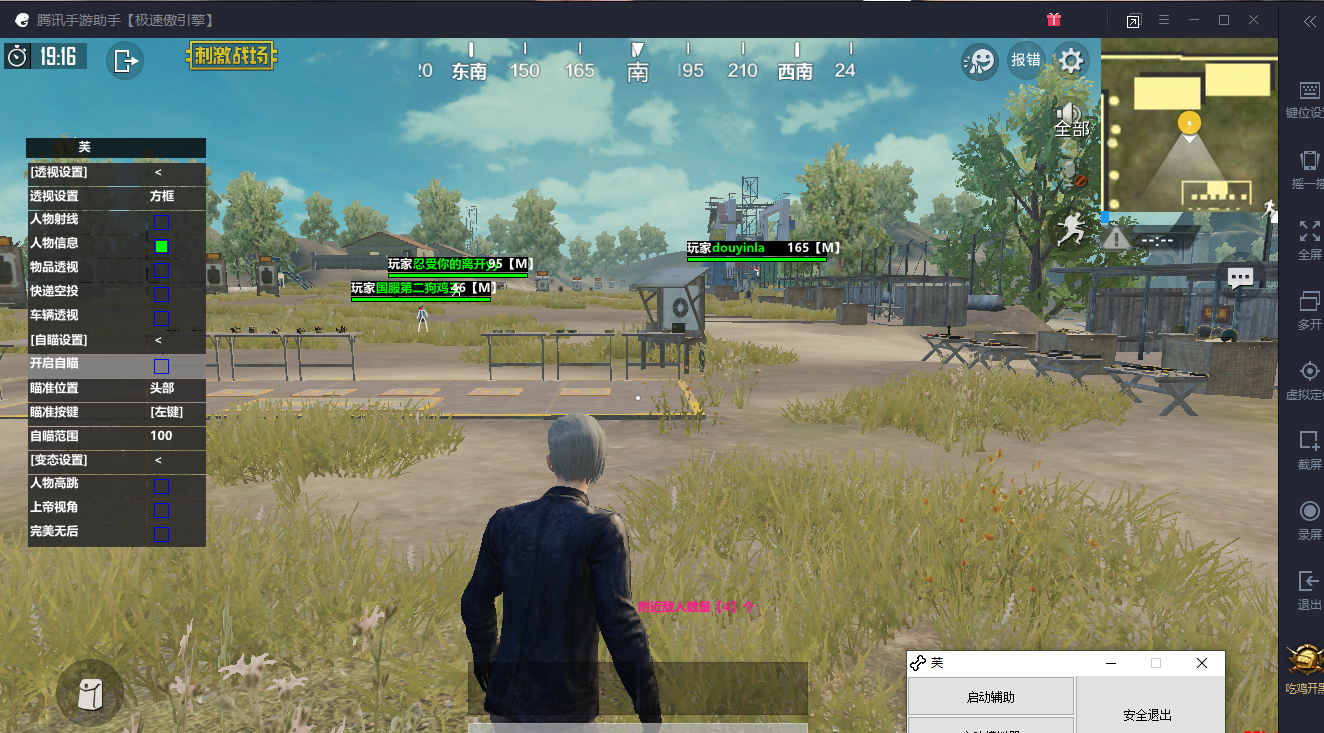Open the emulator hamburger menu in title bar

coord(1164,19)
